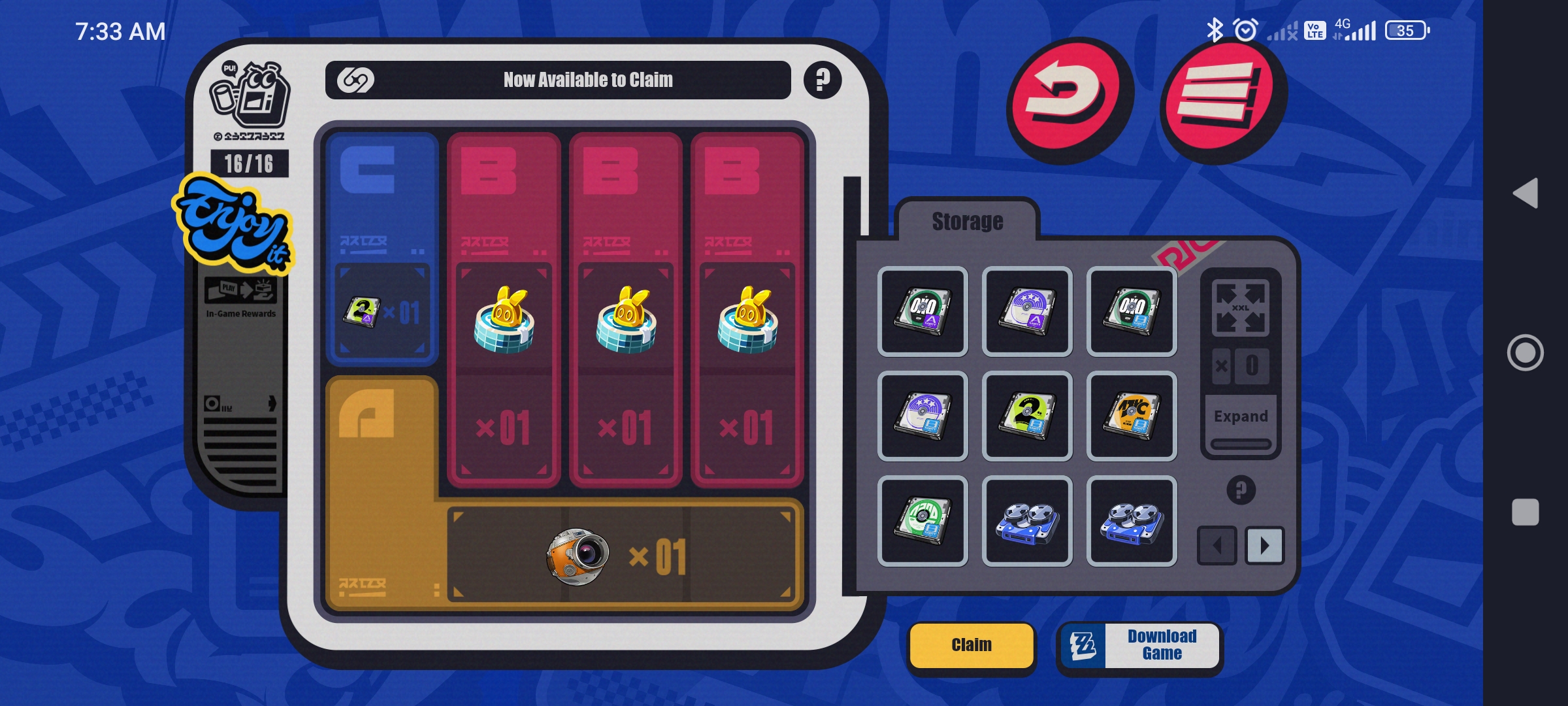Click the chain link icon beside the header

(353, 80)
